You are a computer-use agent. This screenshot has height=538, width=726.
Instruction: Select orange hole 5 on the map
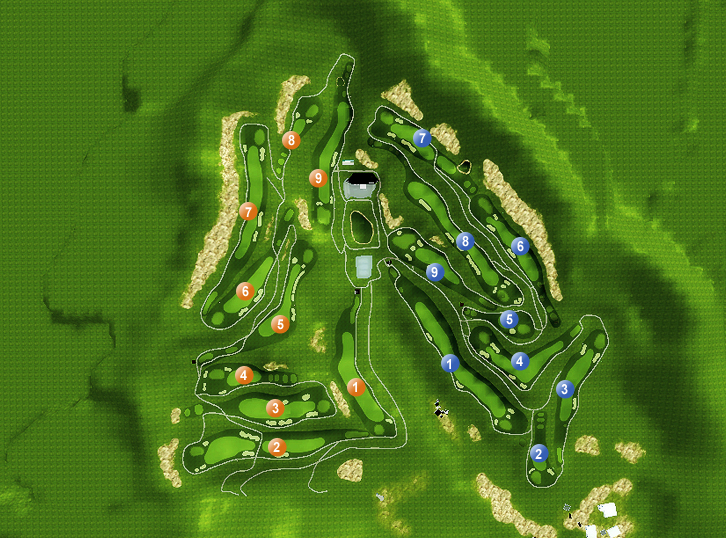[x=280, y=324]
